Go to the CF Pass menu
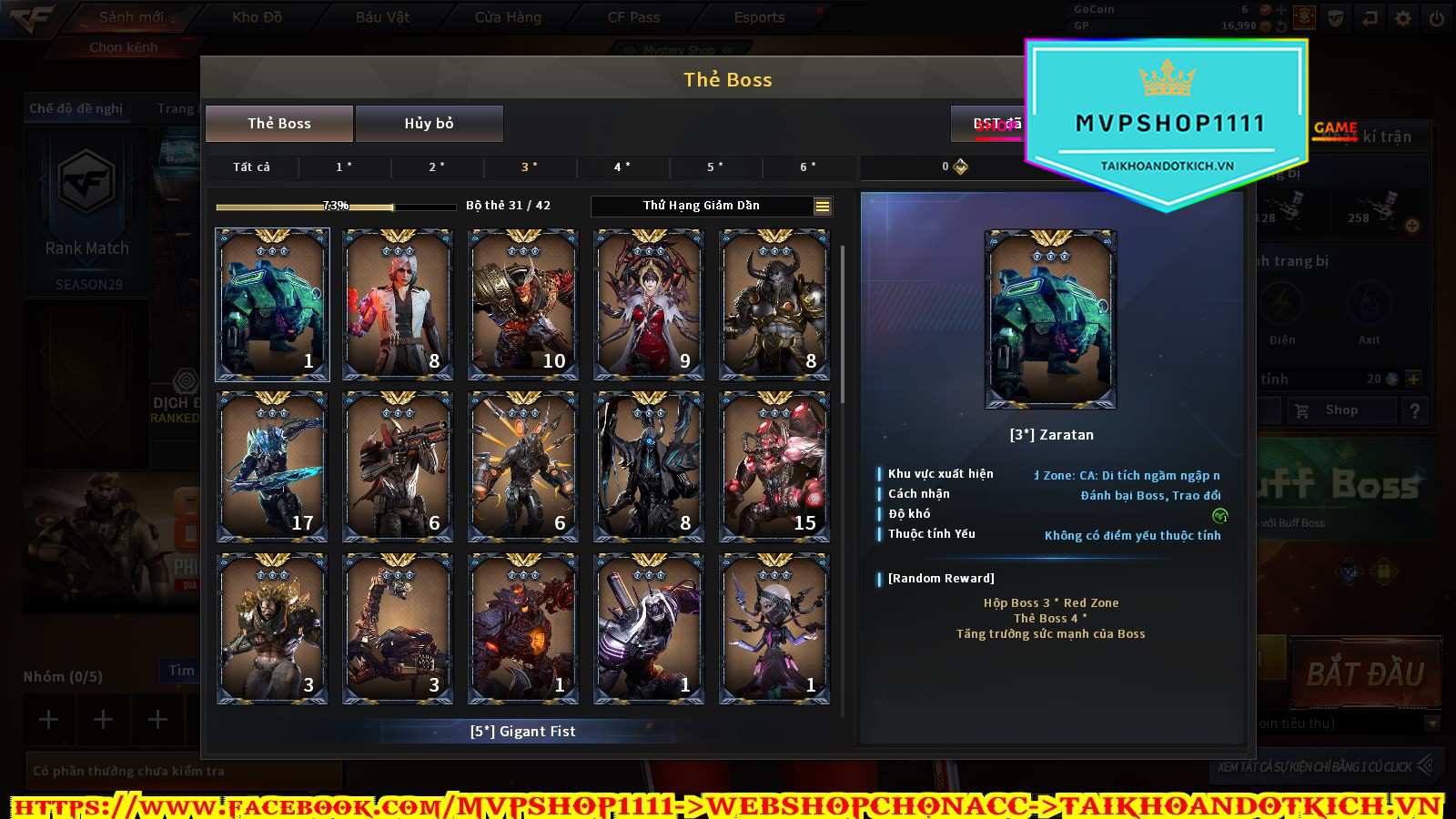The height and width of the screenshot is (819, 1456). pyautogui.click(x=633, y=17)
